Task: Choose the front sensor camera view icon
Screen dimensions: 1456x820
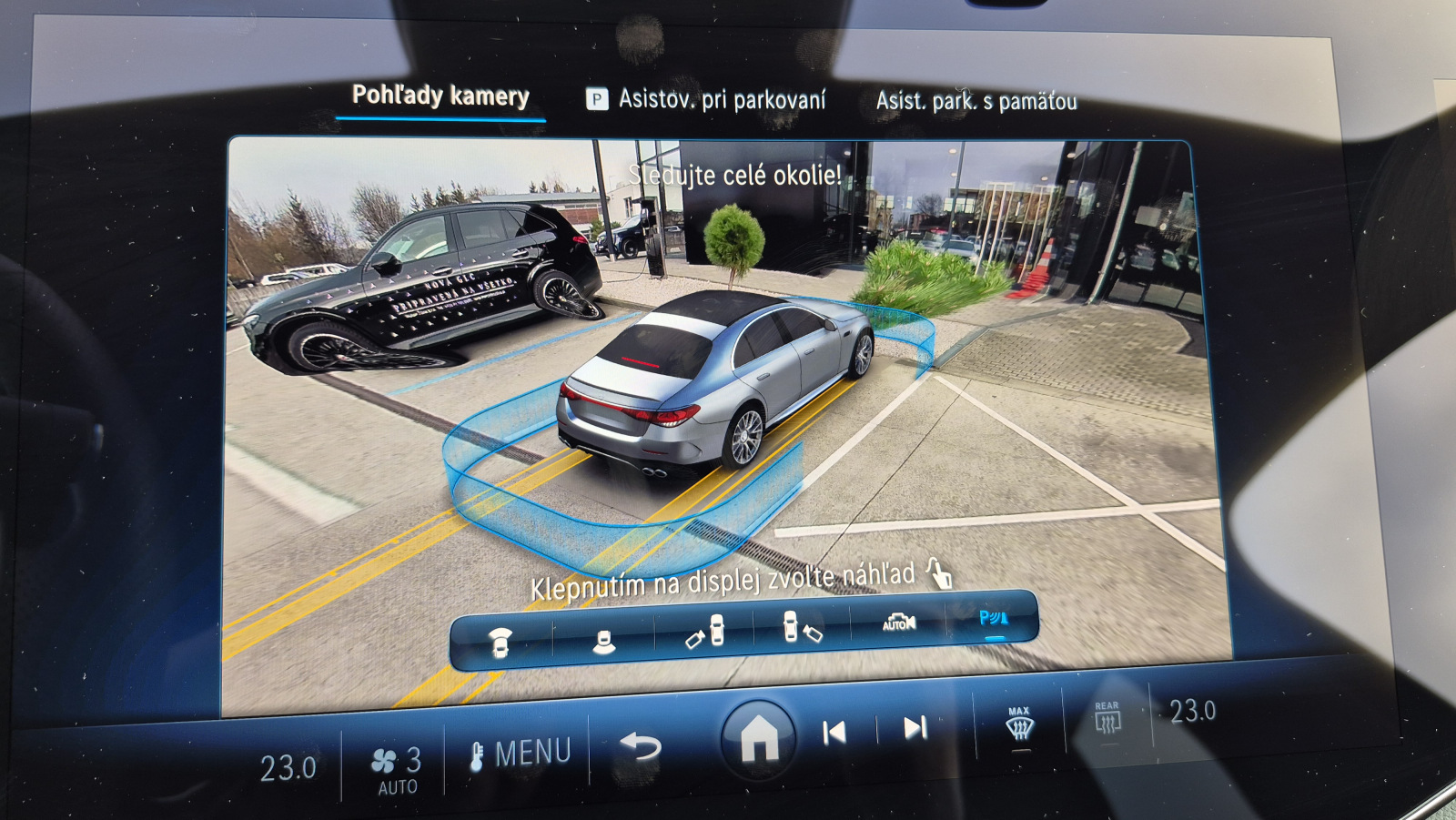Action: (500, 641)
